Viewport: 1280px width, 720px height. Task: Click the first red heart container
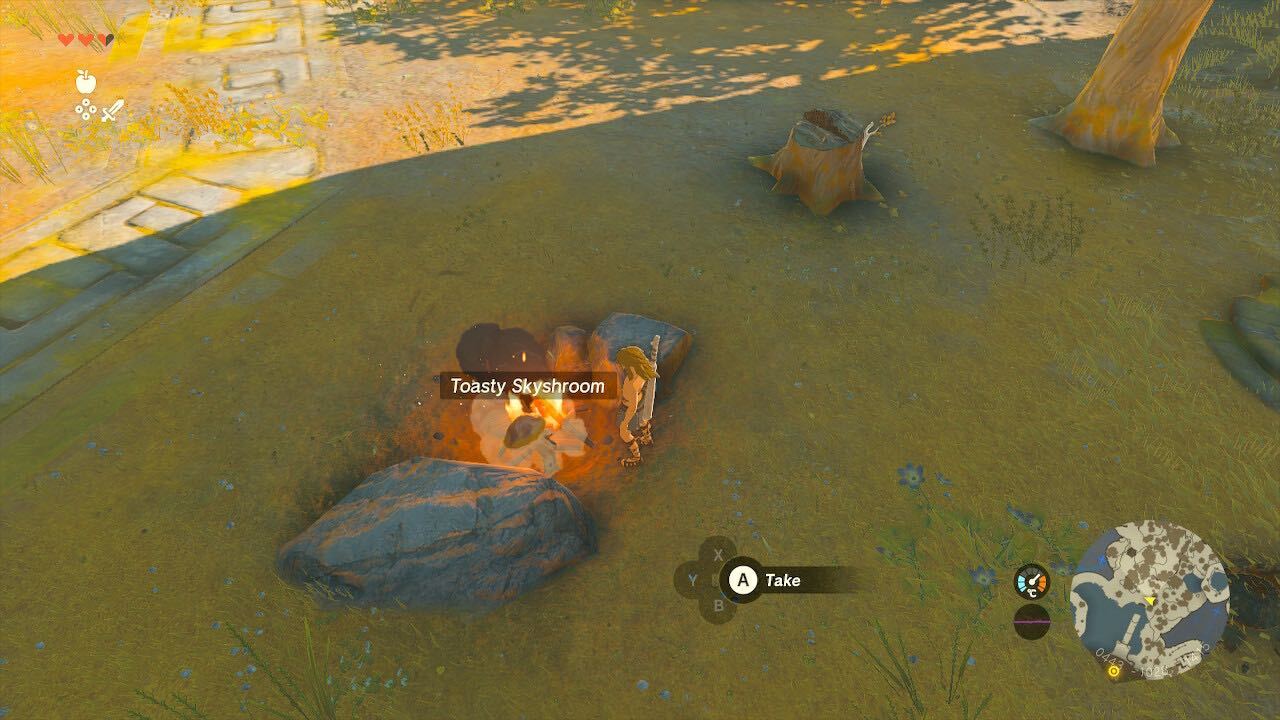pos(66,38)
